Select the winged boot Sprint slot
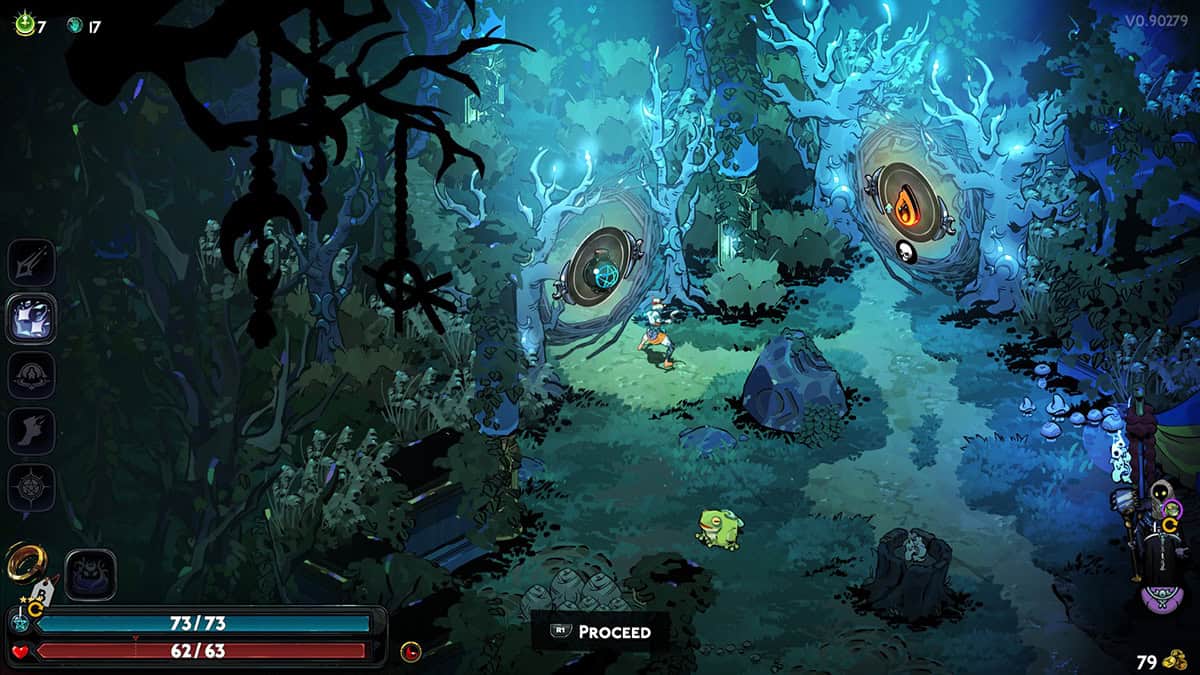This screenshot has width=1200, height=675. (x=32, y=431)
